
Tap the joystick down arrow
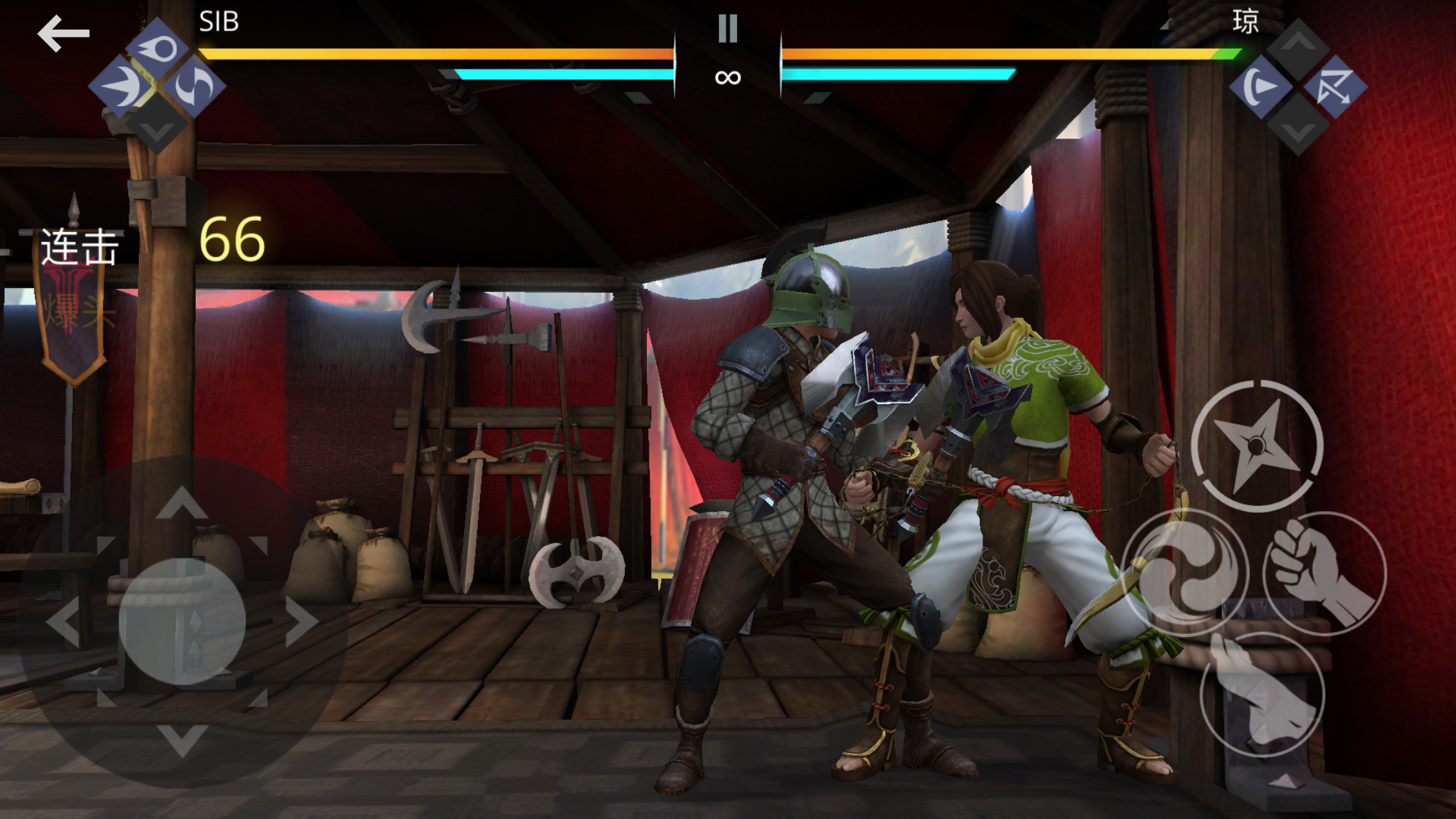click(x=182, y=739)
